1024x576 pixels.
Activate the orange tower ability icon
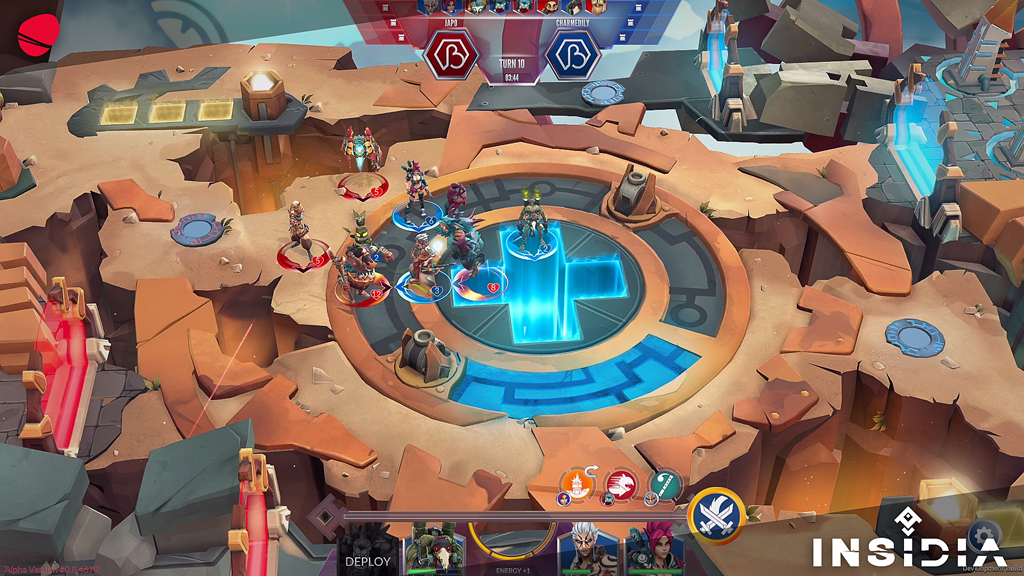[578, 485]
